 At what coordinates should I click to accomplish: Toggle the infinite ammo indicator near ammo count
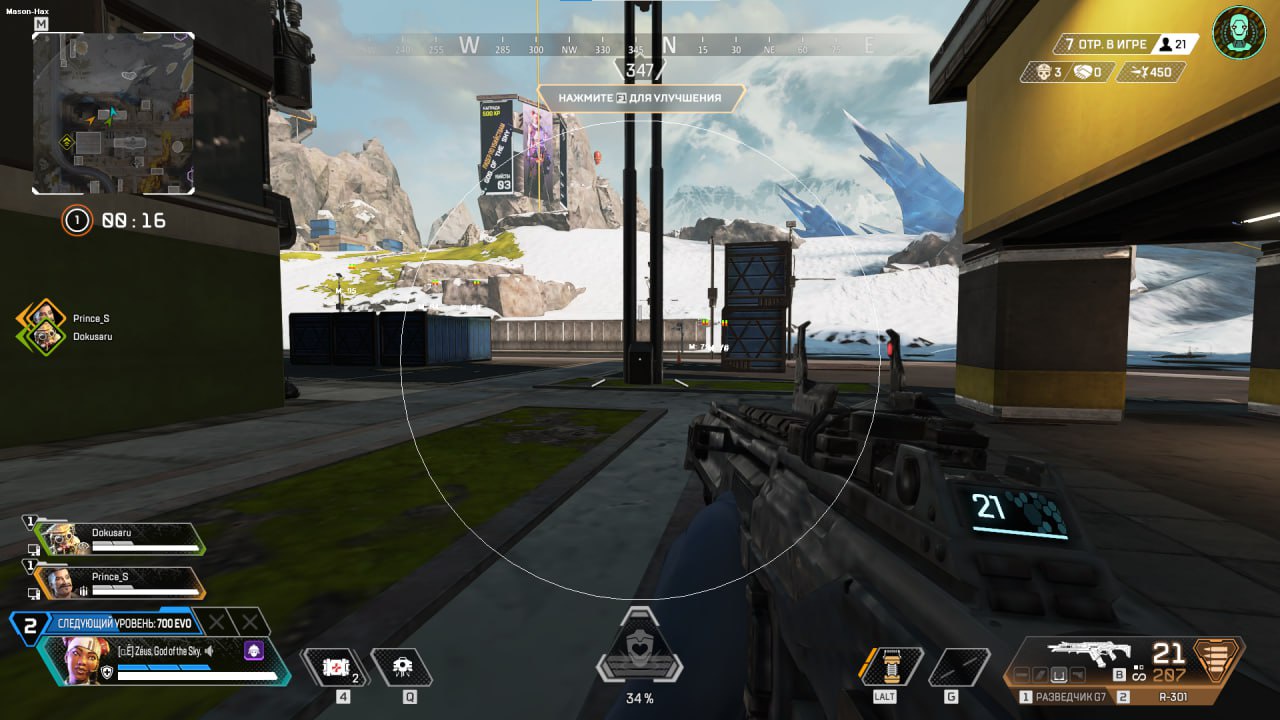point(1138,675)
